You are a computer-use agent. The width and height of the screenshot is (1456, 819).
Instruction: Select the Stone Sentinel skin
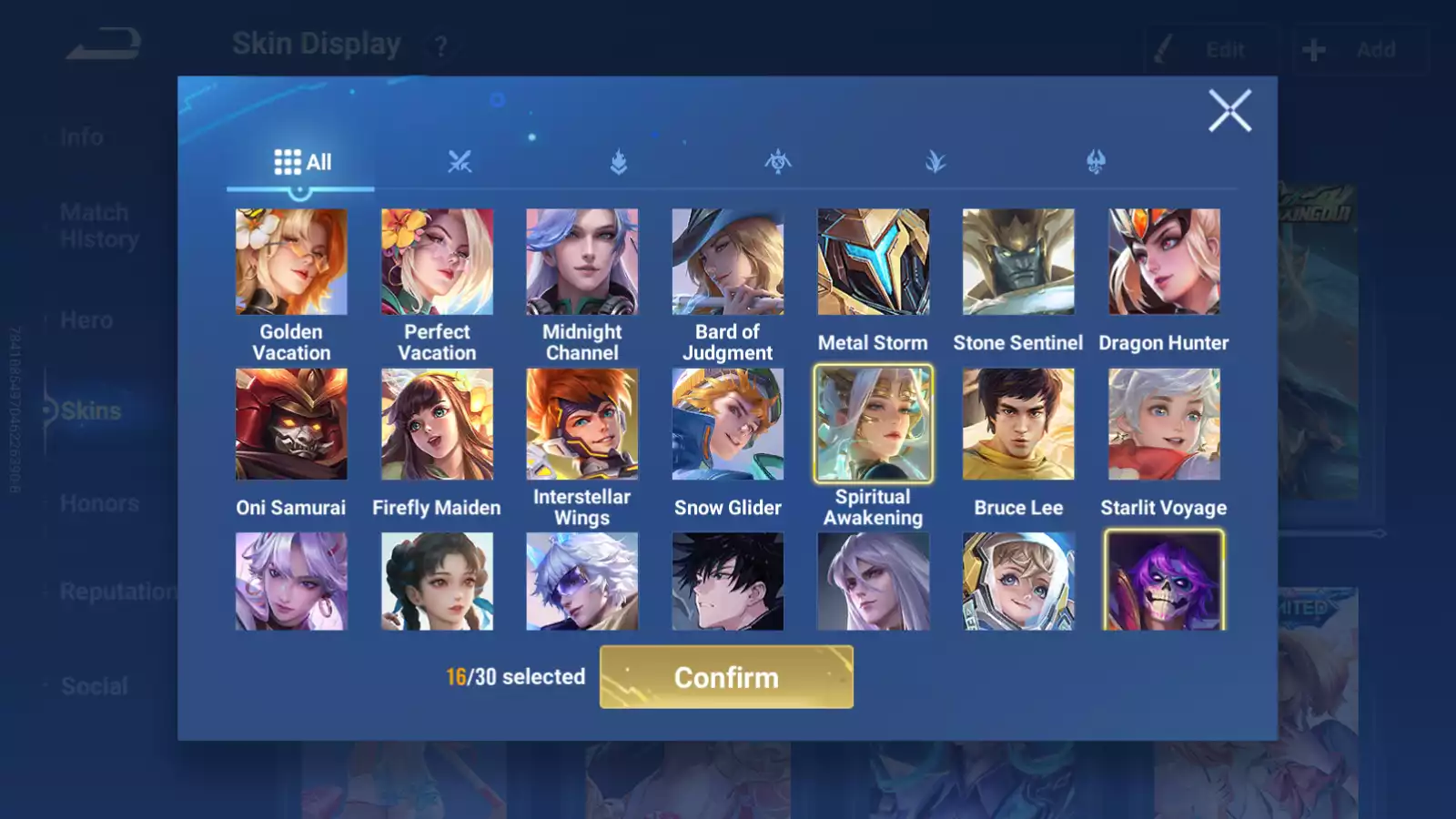pyautogui.click(x=1018, y=262)
